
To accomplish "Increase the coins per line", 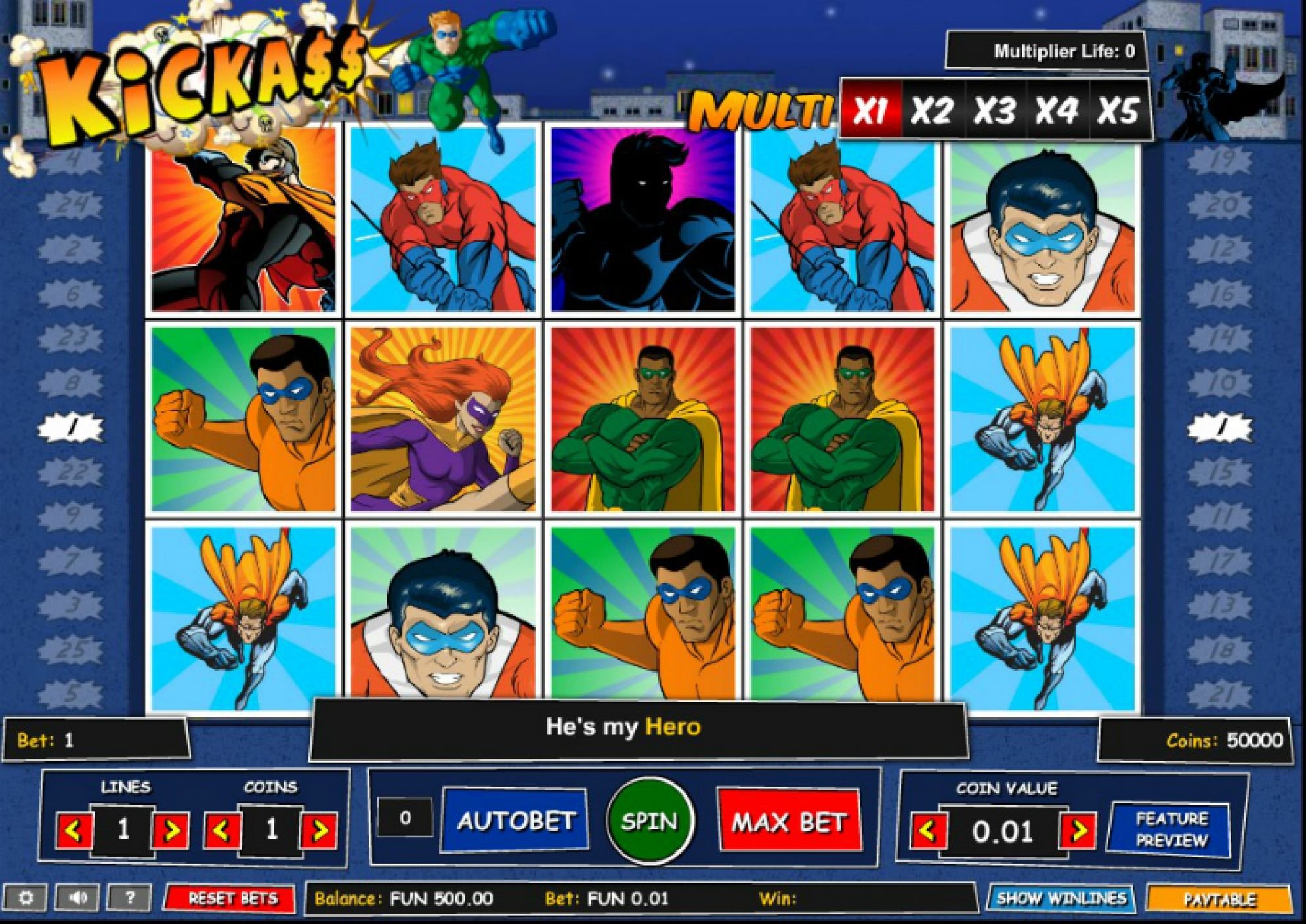I will point(319,831).
